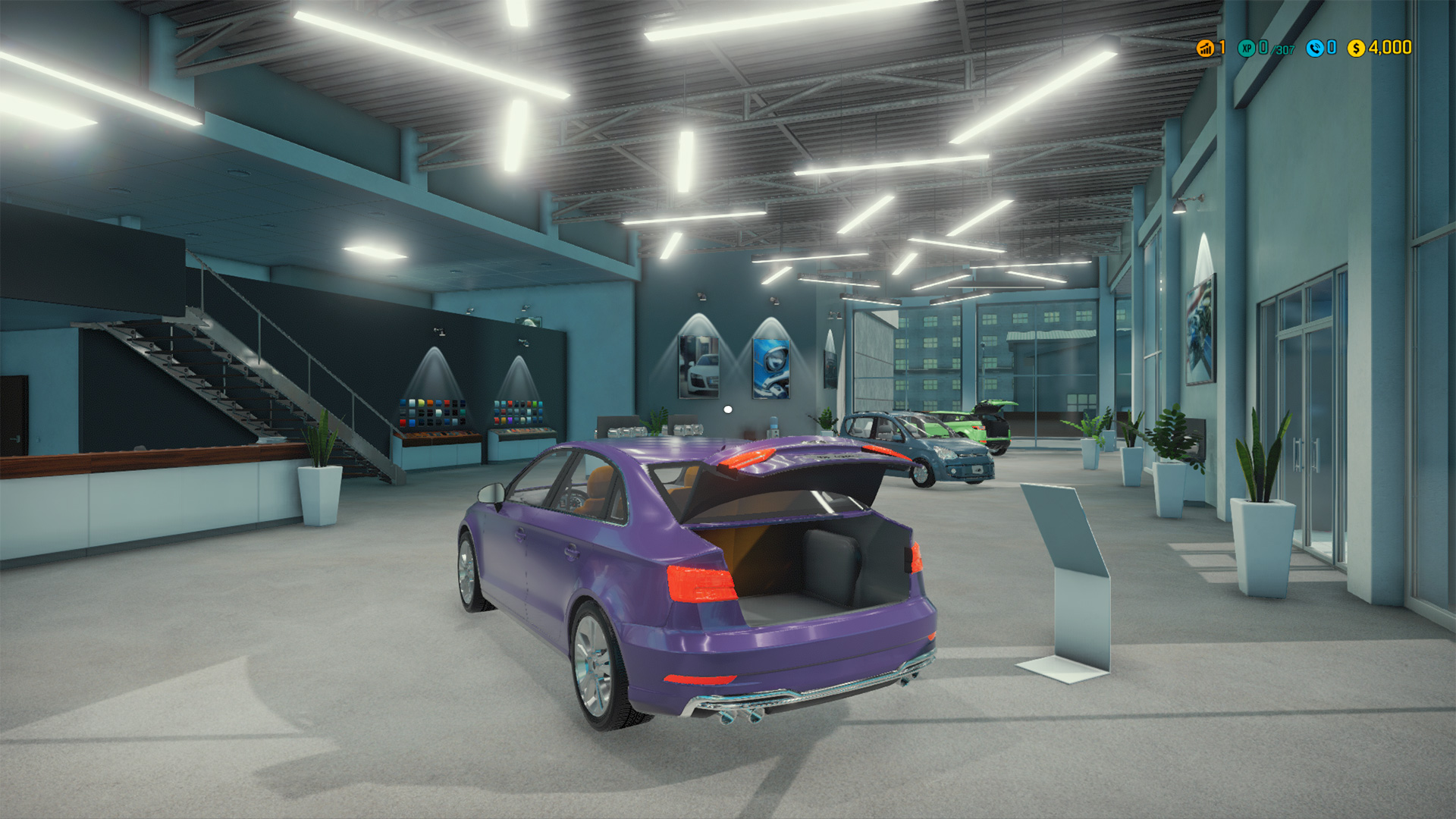This screenshot has height=819, width=1456.
Task: Open the right color sample wall display
Action: (x=517, y=412)
